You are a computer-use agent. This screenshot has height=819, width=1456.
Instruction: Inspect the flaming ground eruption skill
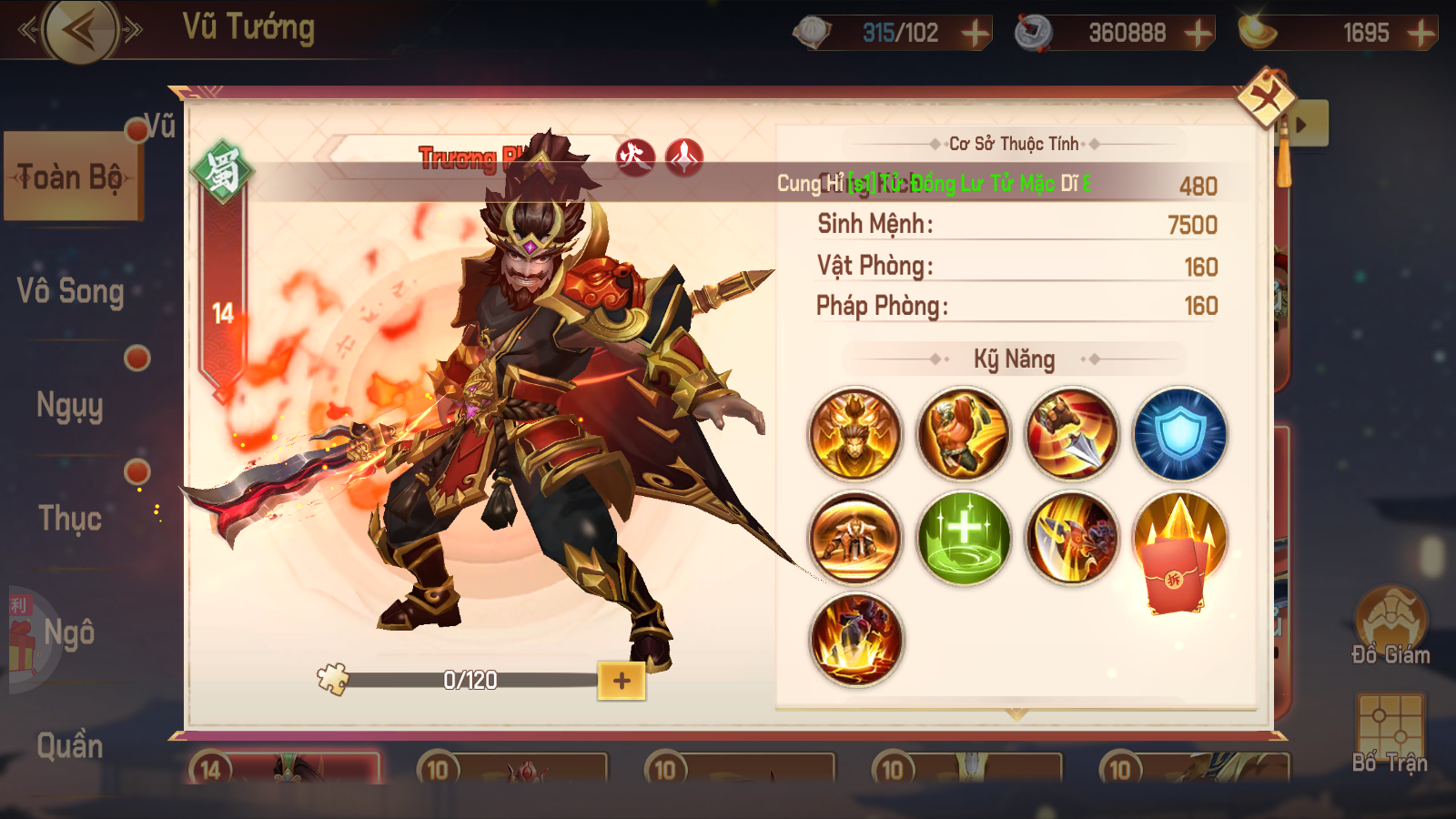coord(855,641)
